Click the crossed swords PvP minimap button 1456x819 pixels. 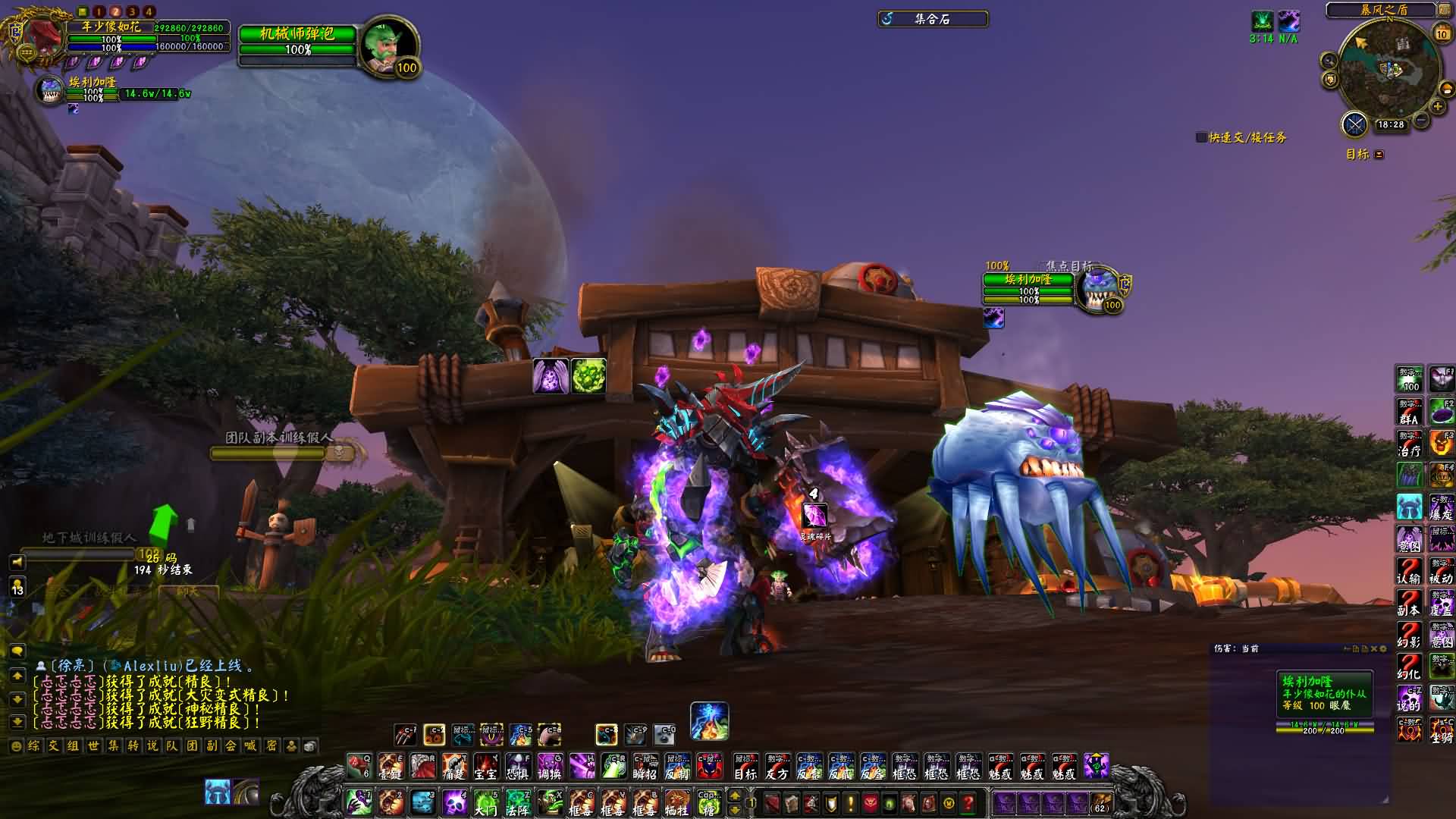click(1354, 124)
